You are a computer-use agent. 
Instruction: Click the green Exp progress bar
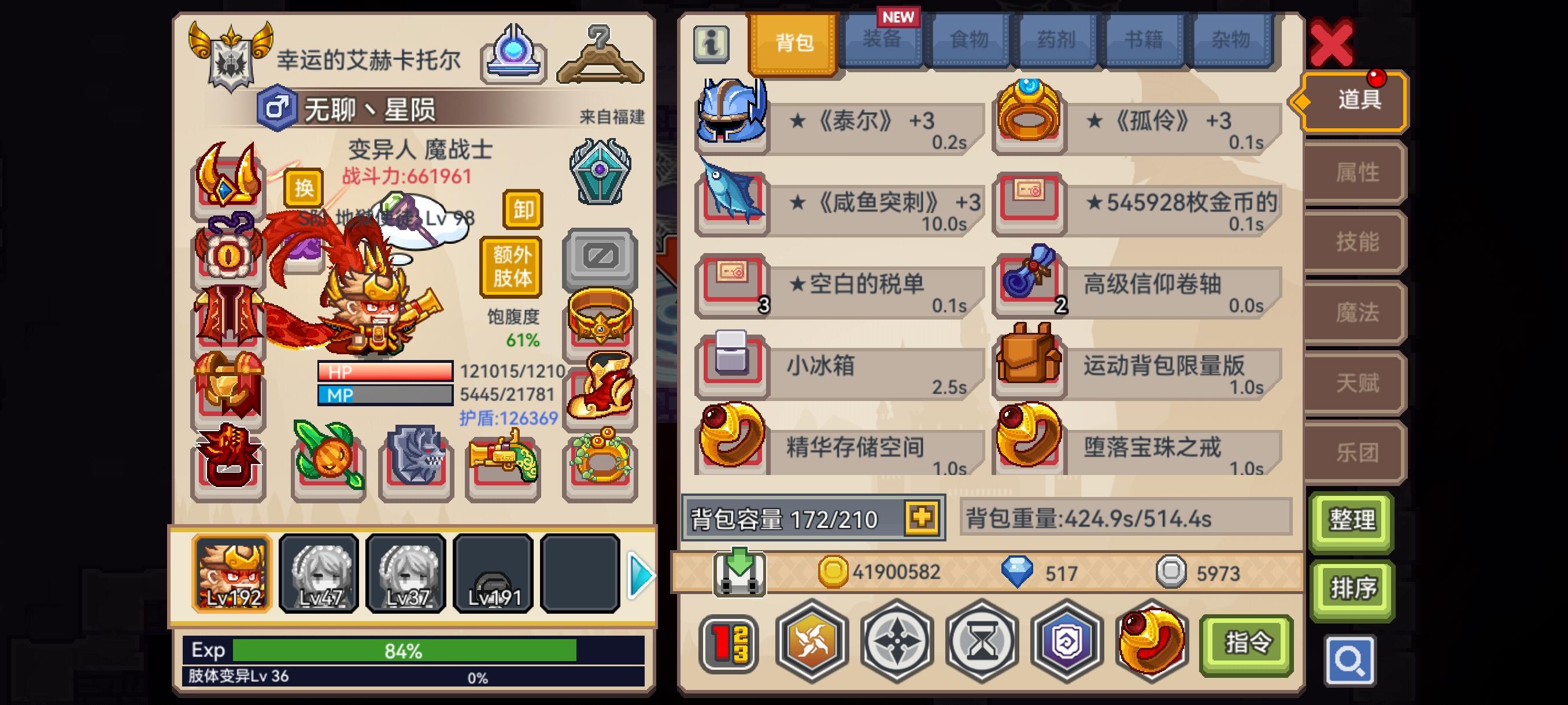point(402,650)
